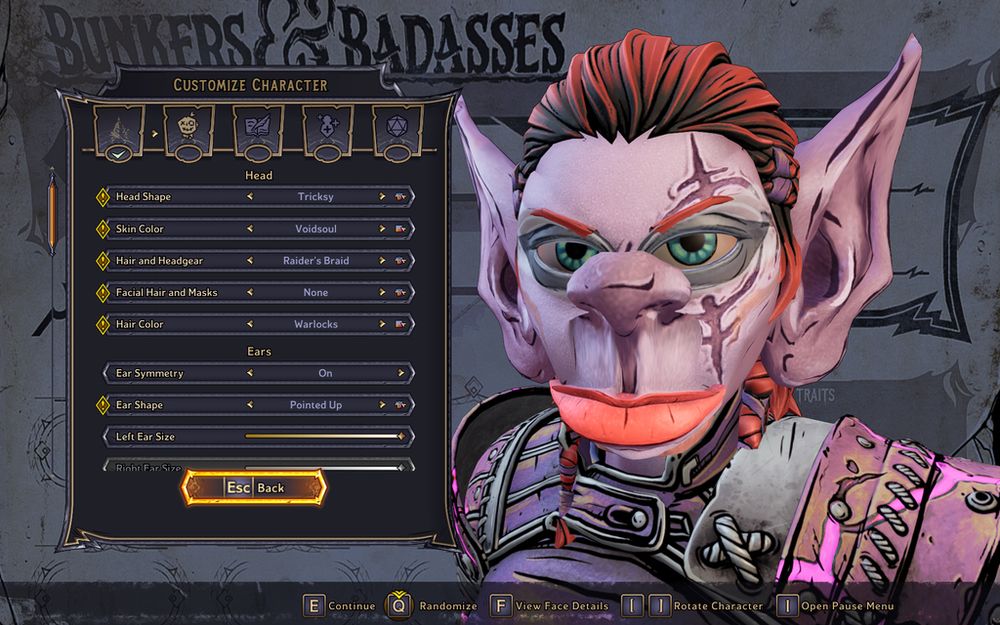
Task: Open the book and quill tab
Action: 258,129
